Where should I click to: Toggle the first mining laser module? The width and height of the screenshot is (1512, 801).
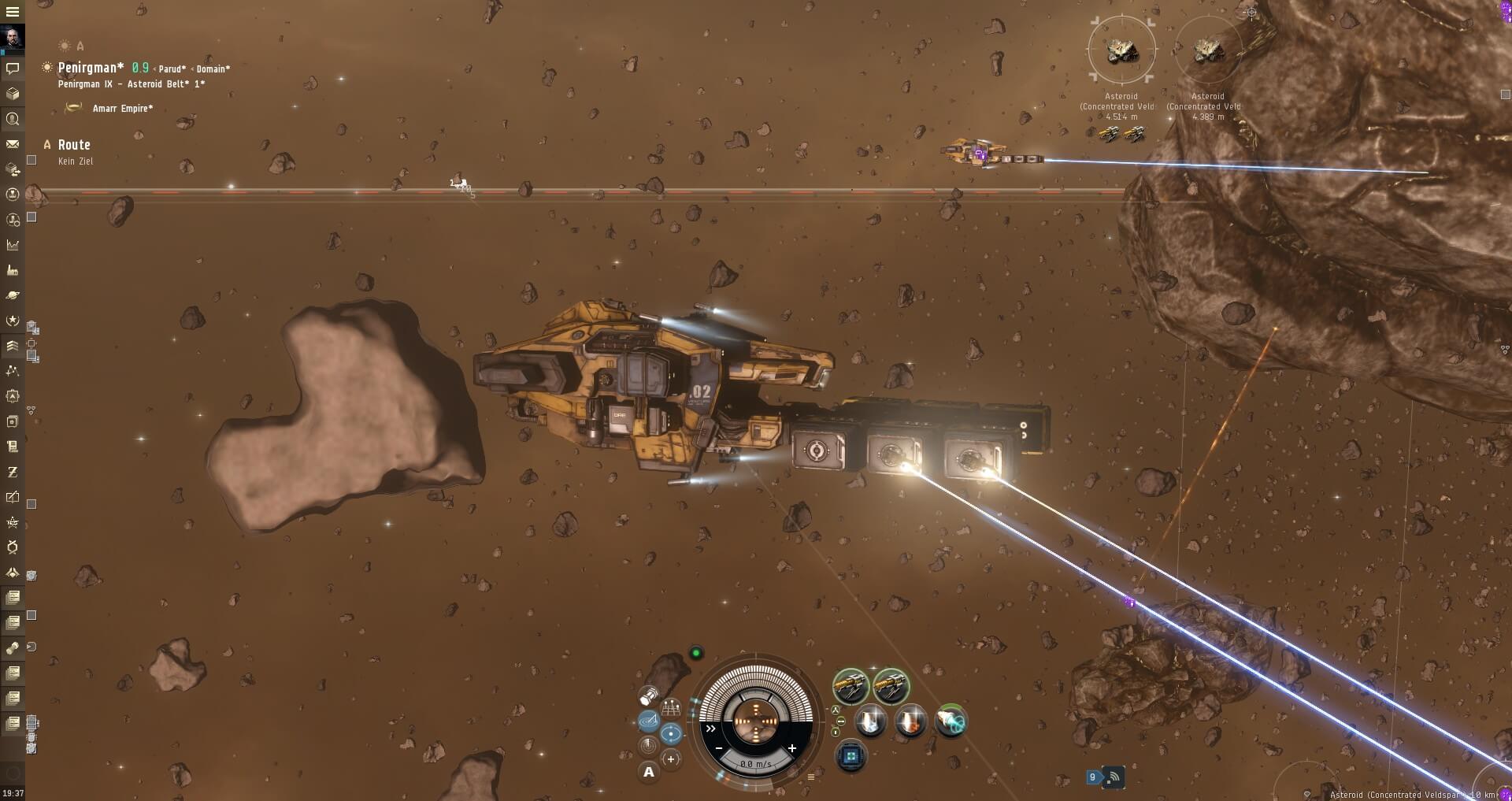pos(850,686)
